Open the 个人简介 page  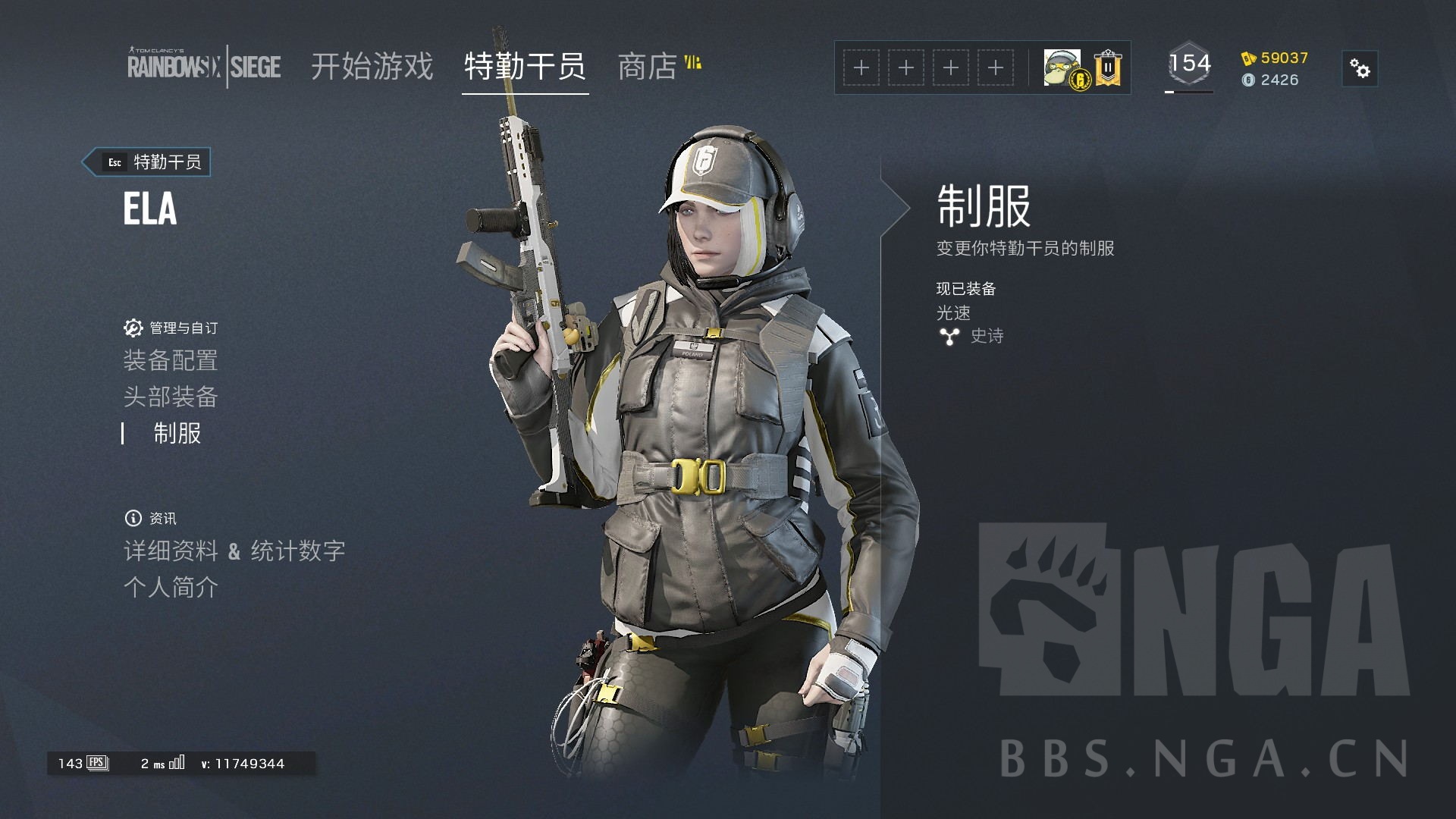tap(171, 587)
